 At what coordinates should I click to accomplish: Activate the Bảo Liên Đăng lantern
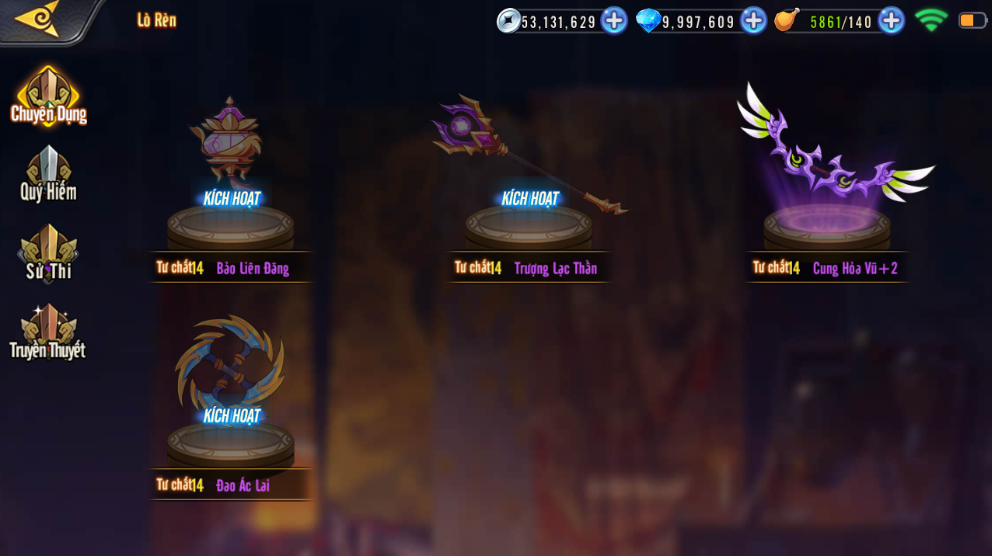(x=231, y=198)
